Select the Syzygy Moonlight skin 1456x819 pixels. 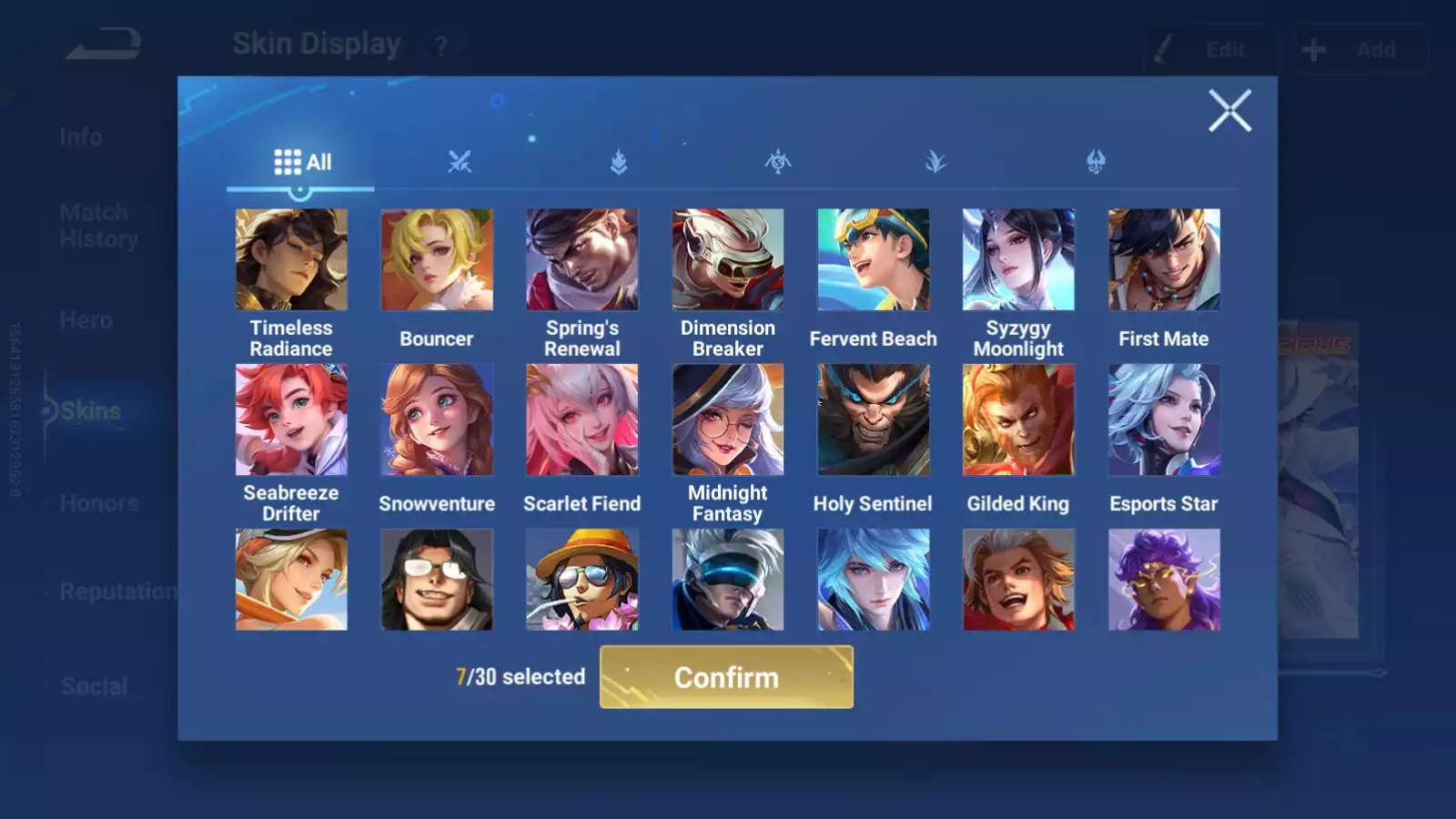(x=1018, y=260)
